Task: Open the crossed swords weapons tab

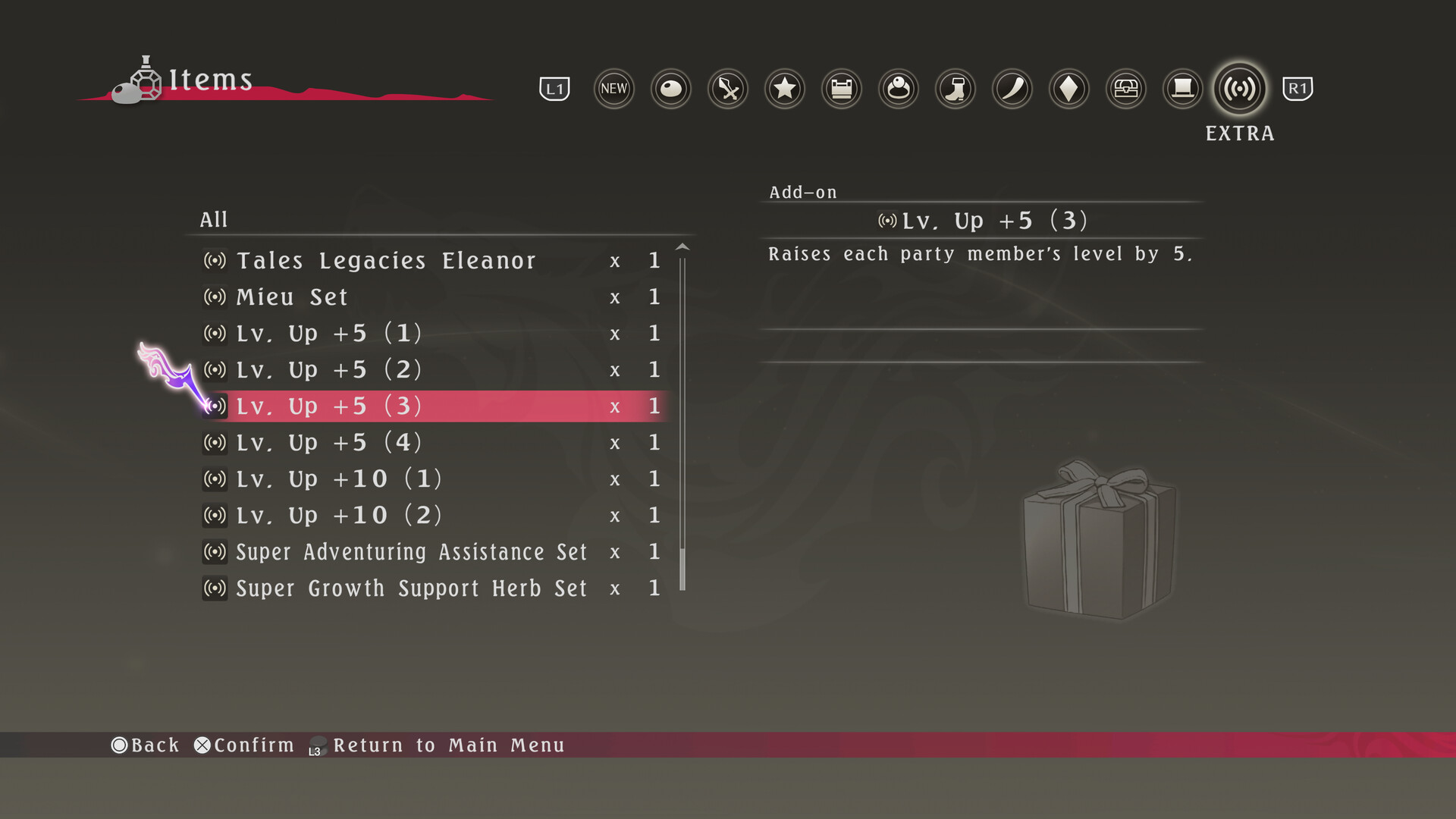Action: click(x=728, y=89)
